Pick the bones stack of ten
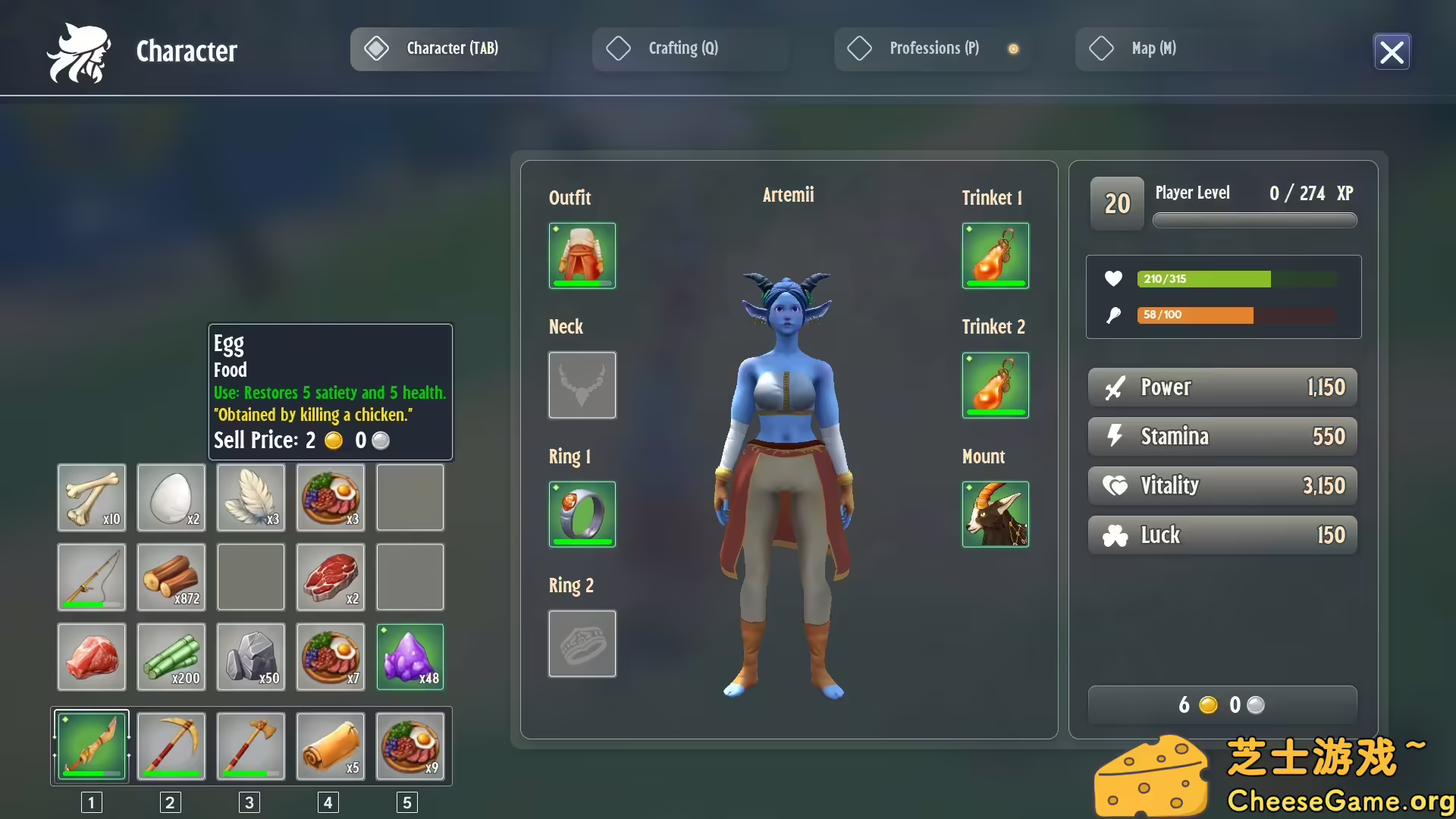Viewport: 1456px width, 819px height. (x=92, y=497)
